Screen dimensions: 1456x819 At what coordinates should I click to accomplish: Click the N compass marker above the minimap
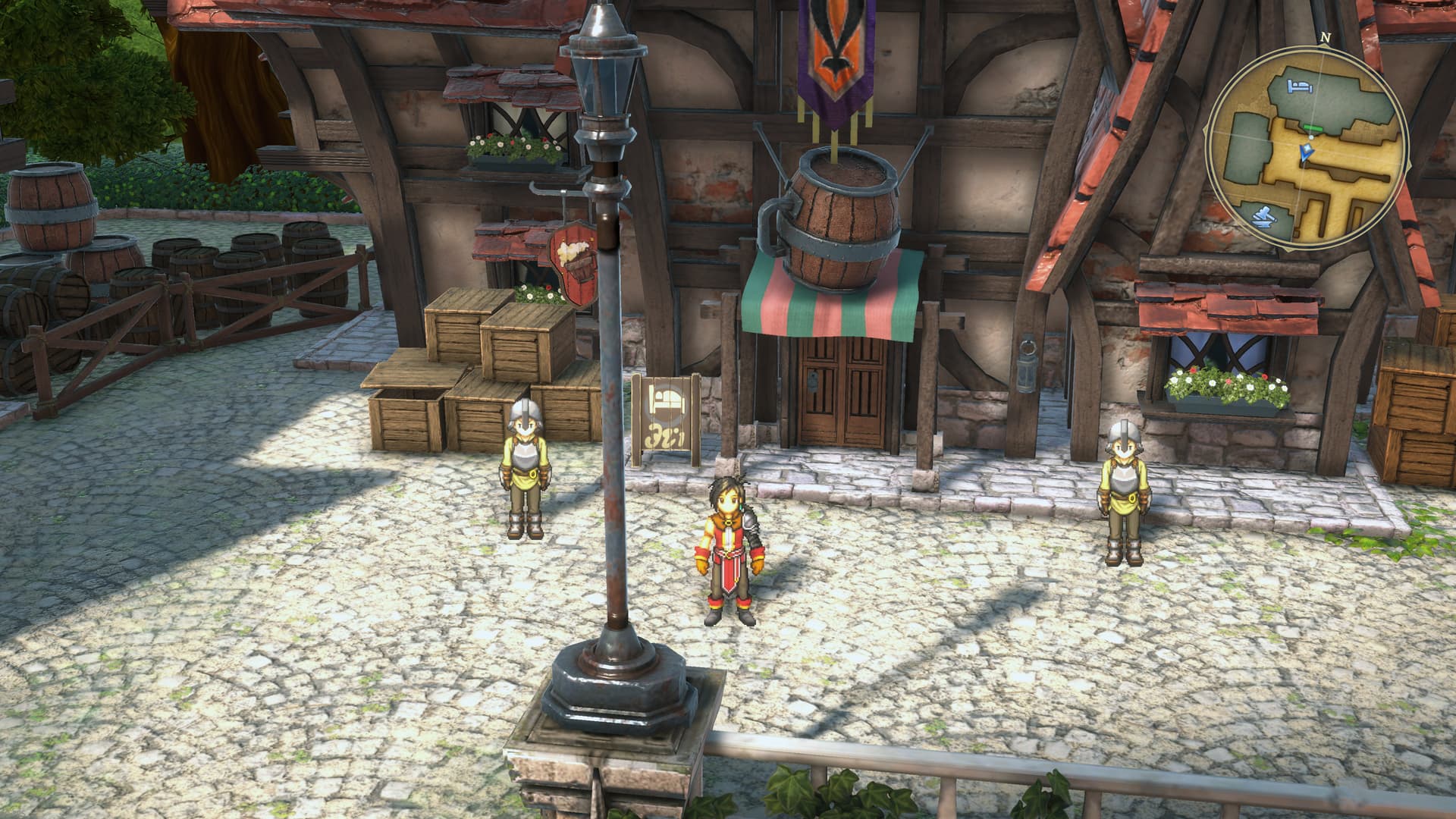(1325, 36)
